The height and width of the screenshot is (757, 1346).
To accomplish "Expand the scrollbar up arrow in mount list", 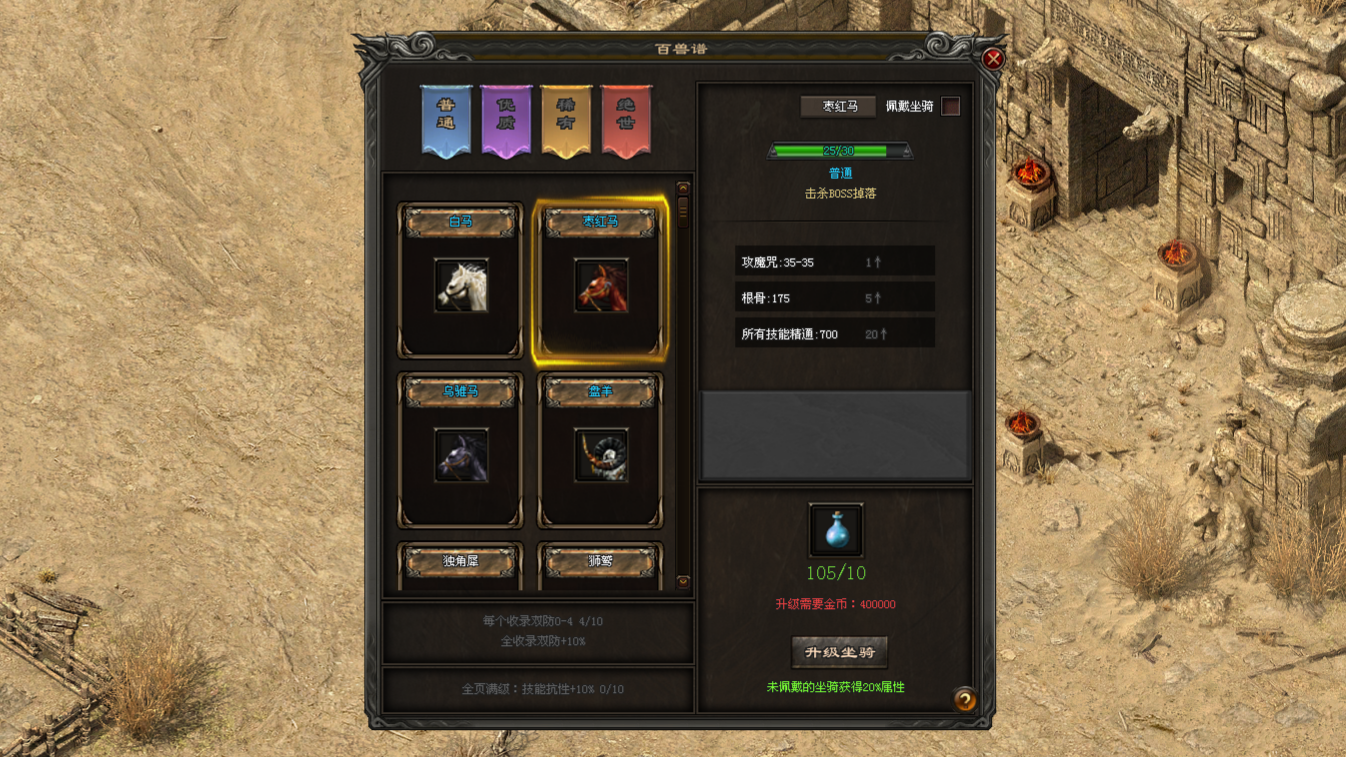I will [682, 185].
